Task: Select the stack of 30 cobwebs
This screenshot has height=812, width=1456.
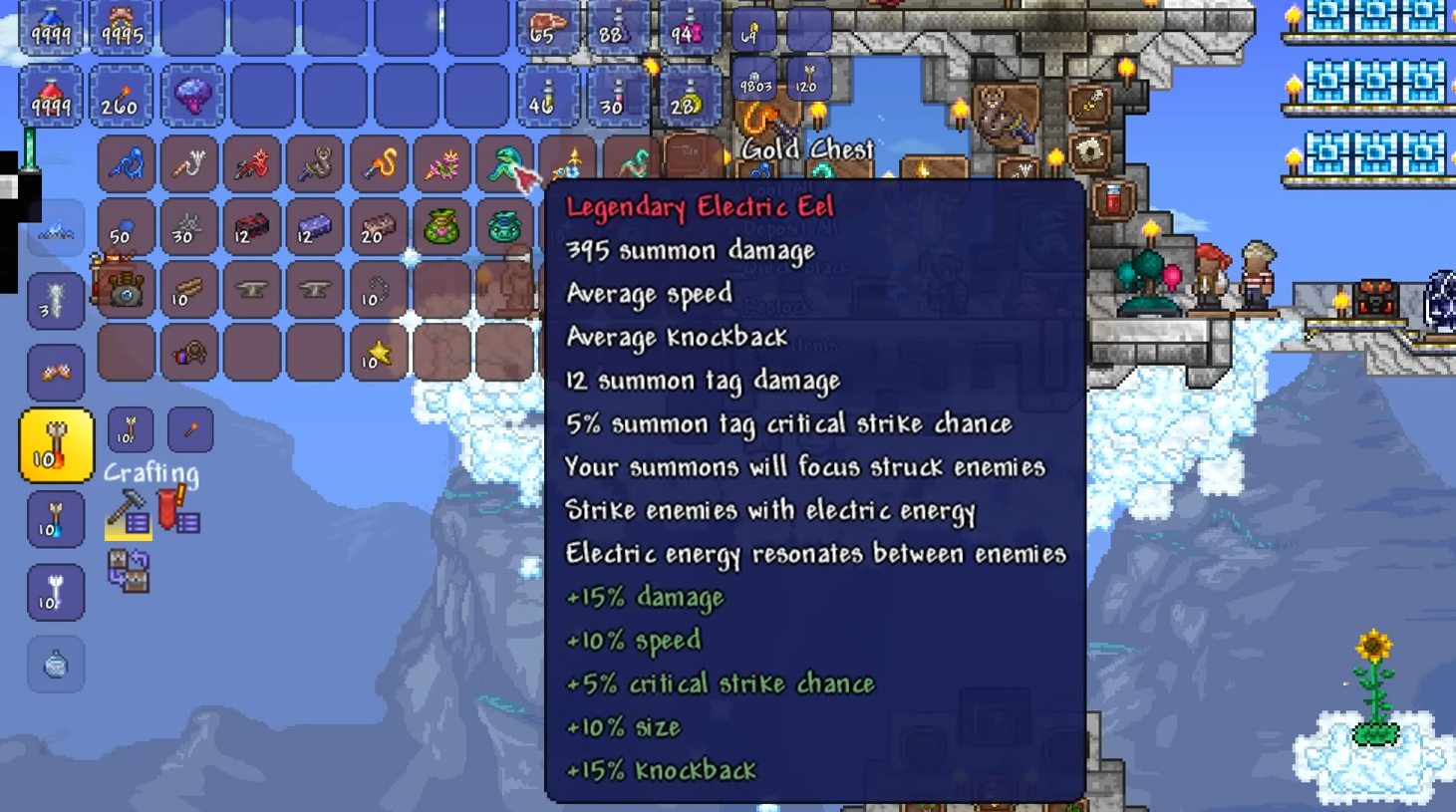Action: 188,227
